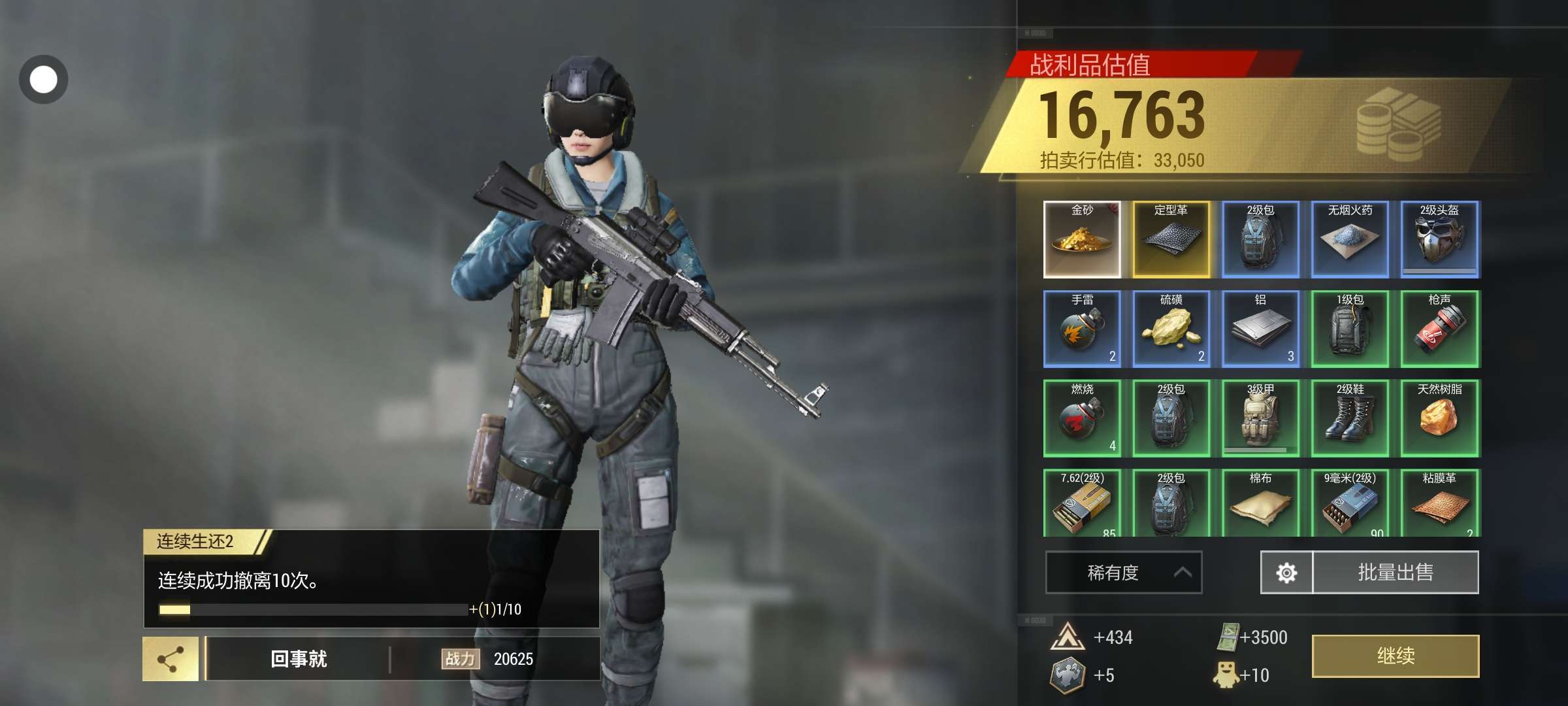Select the 硫磺 sulfur item slot

tap(1171, 328)
